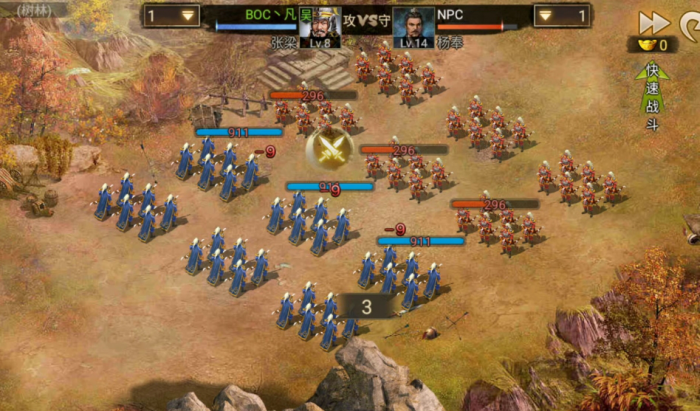Image resolution: width=700 pixels, height=411 pixels.
Task: Select defender general Yang Feng's portrait
Action: [x=413, y=26]
